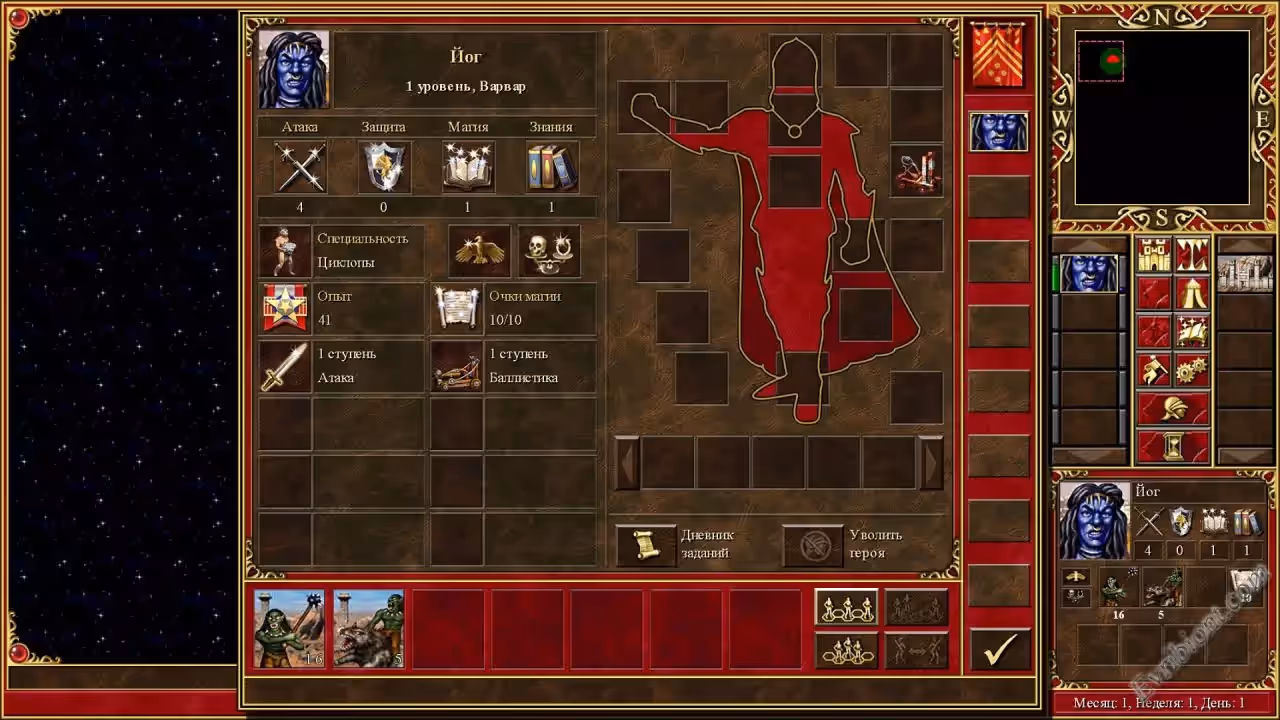1280x720 pixels.
Task: Click the crossed swords Атака stat
Action: pyautogui.click(x=300, y=166)
